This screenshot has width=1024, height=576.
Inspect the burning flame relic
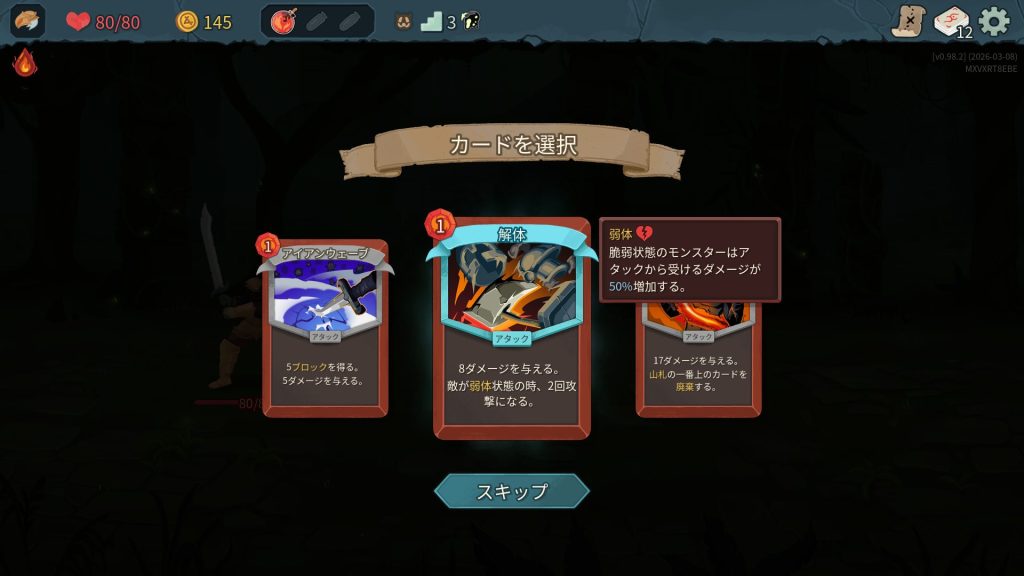(25, 63)
